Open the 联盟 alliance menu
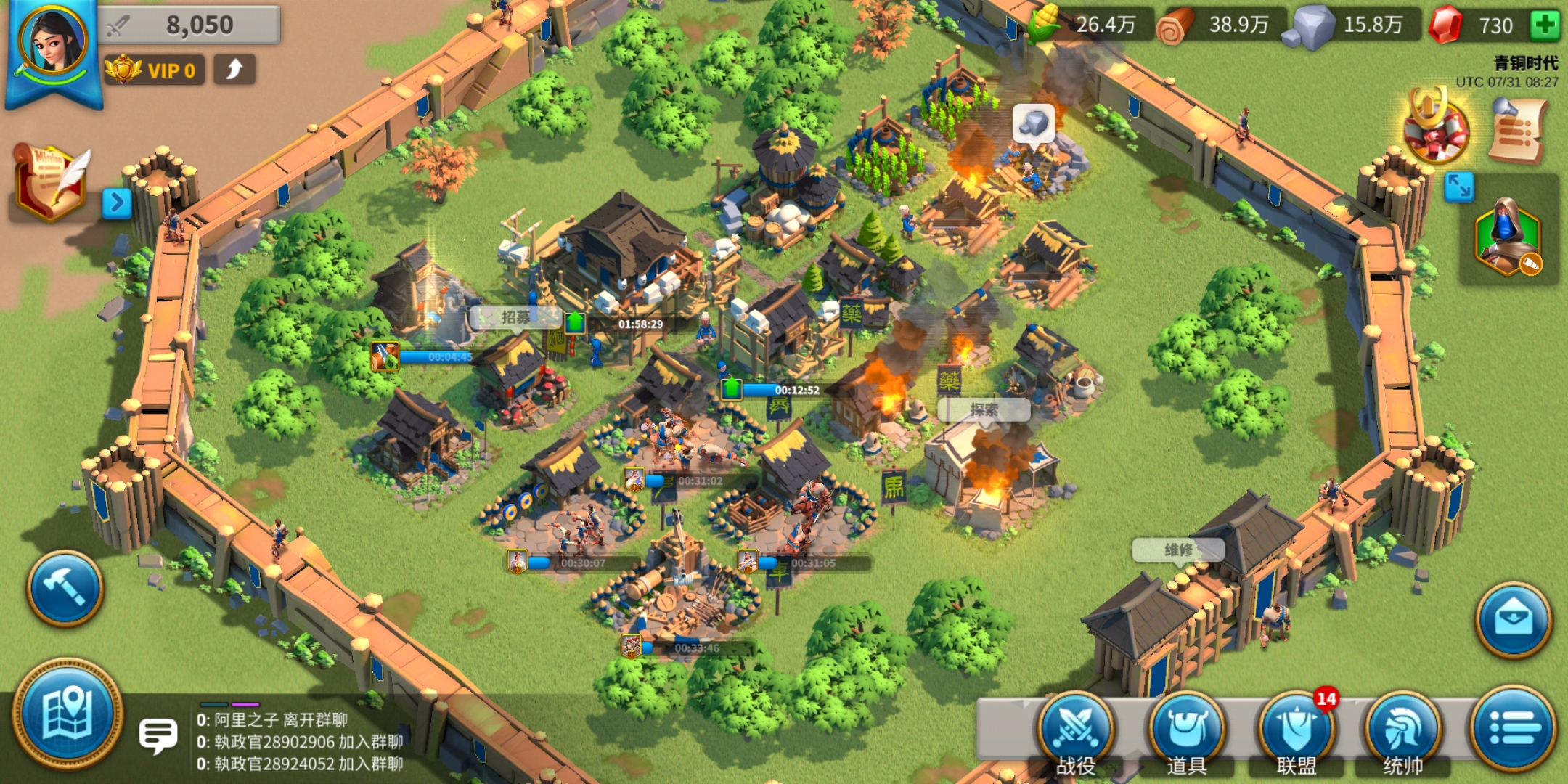The width and height of the screenshot is (1568, 784). point(1297,731)
